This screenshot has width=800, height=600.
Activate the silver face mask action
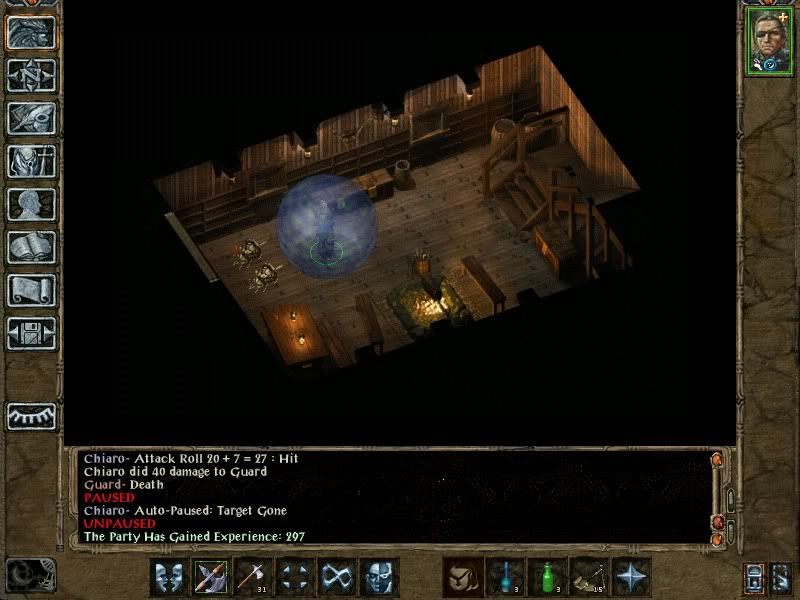point(379,577)
